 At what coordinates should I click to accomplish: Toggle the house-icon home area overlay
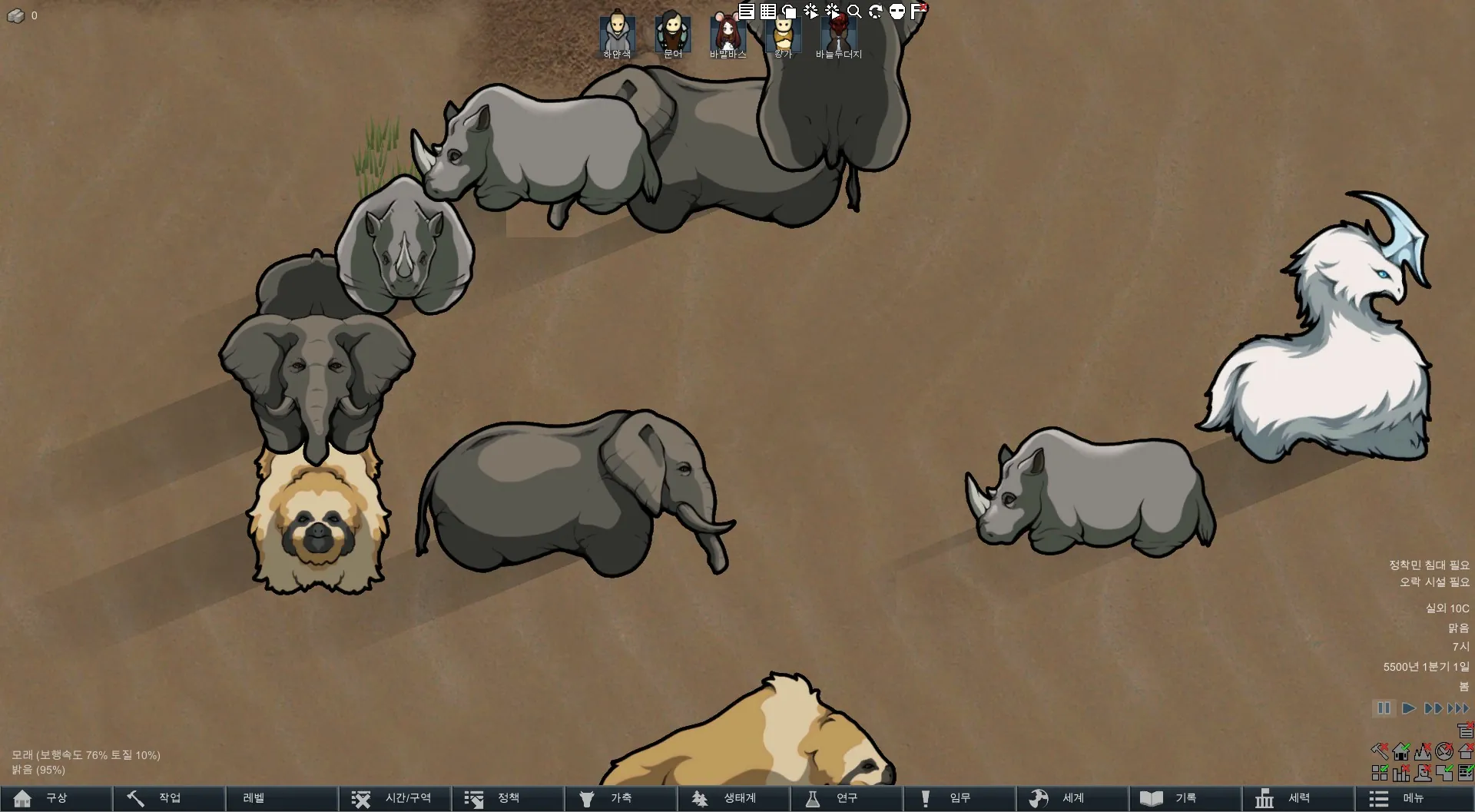click(x=1401, y=751)
